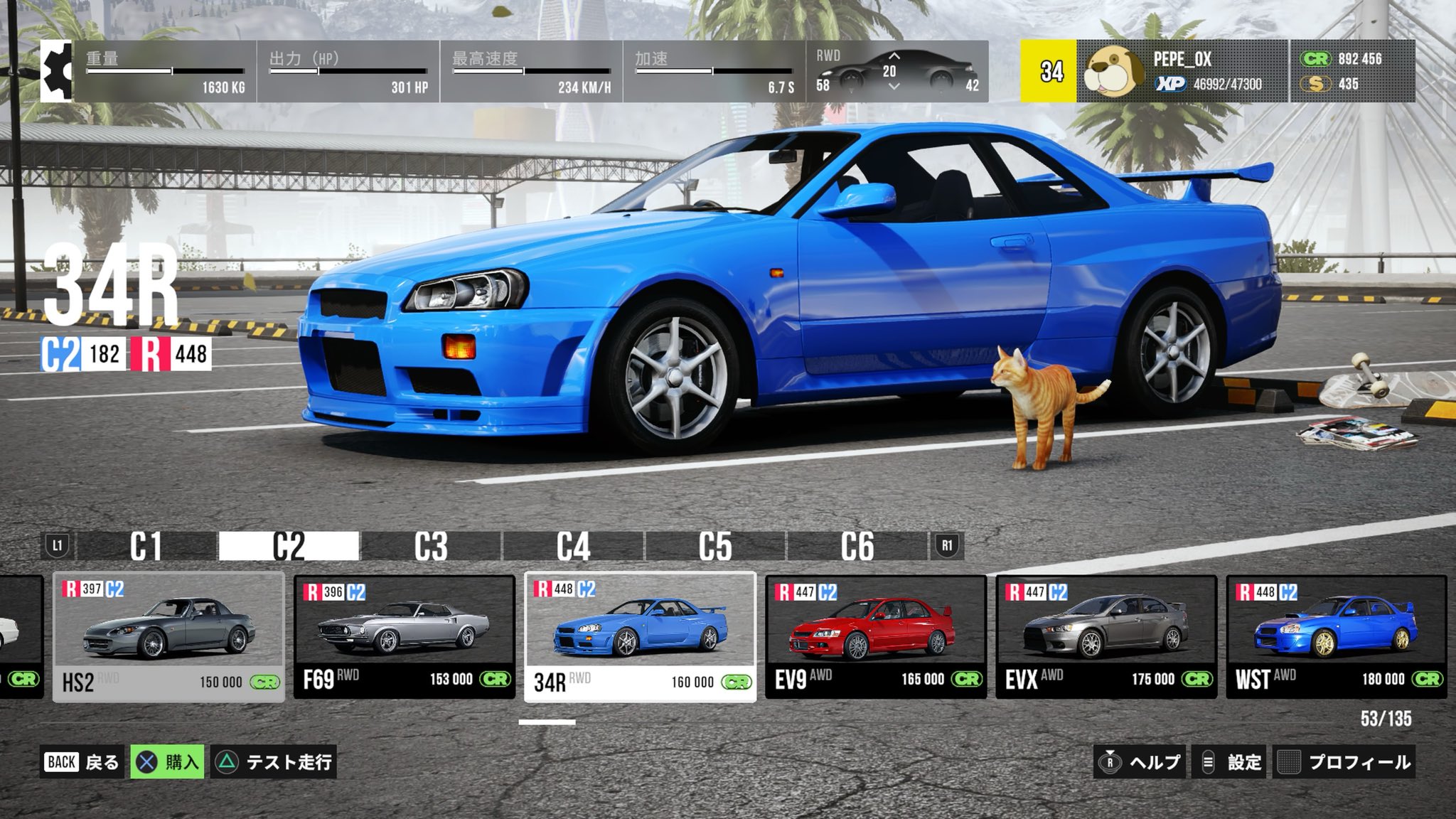Choose the blue WST car card
Image resolution: width=1456 pixels, height=819 pixels.
pos(1336,638)
